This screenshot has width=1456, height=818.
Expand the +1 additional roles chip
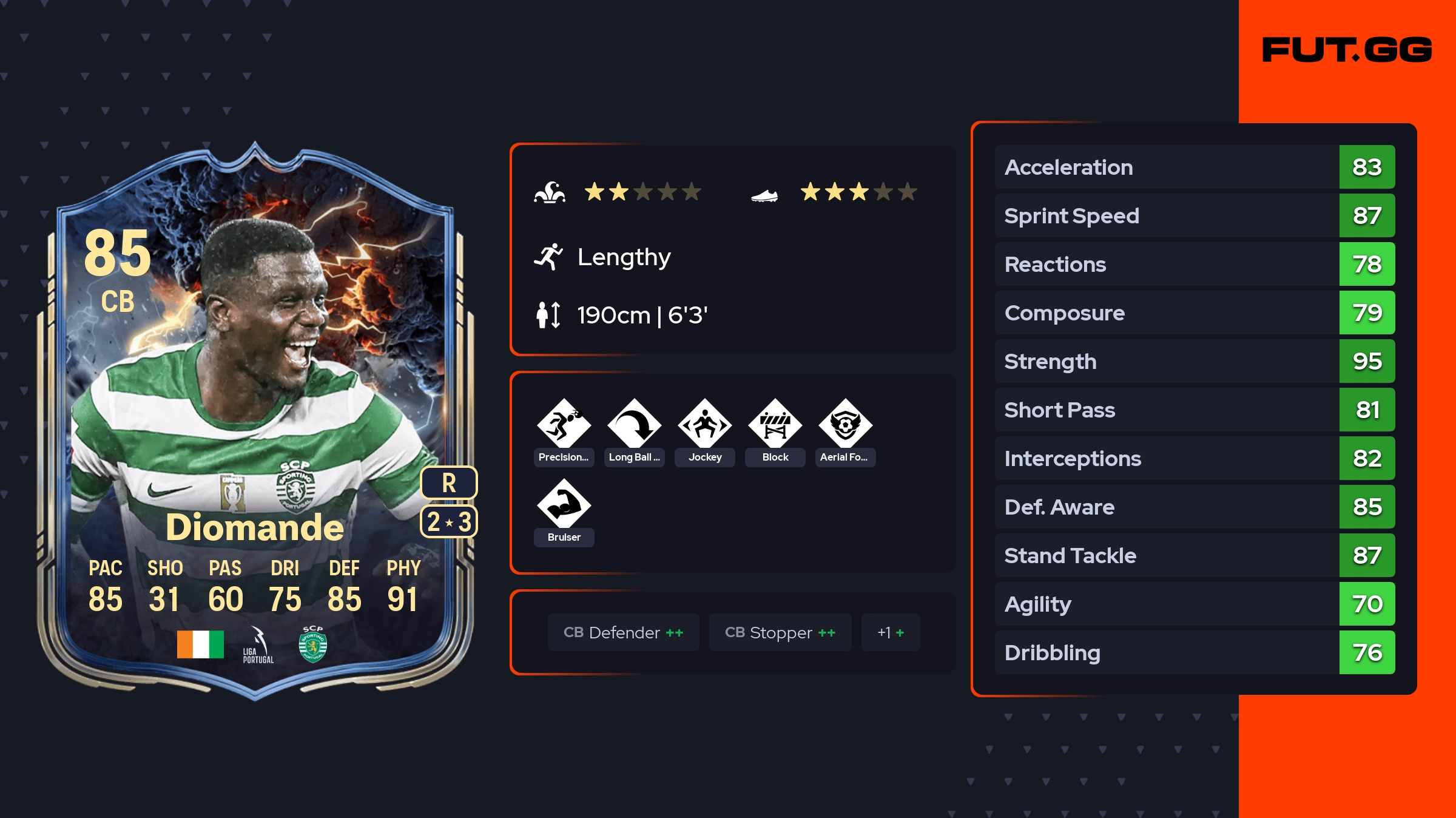[890, 632]
